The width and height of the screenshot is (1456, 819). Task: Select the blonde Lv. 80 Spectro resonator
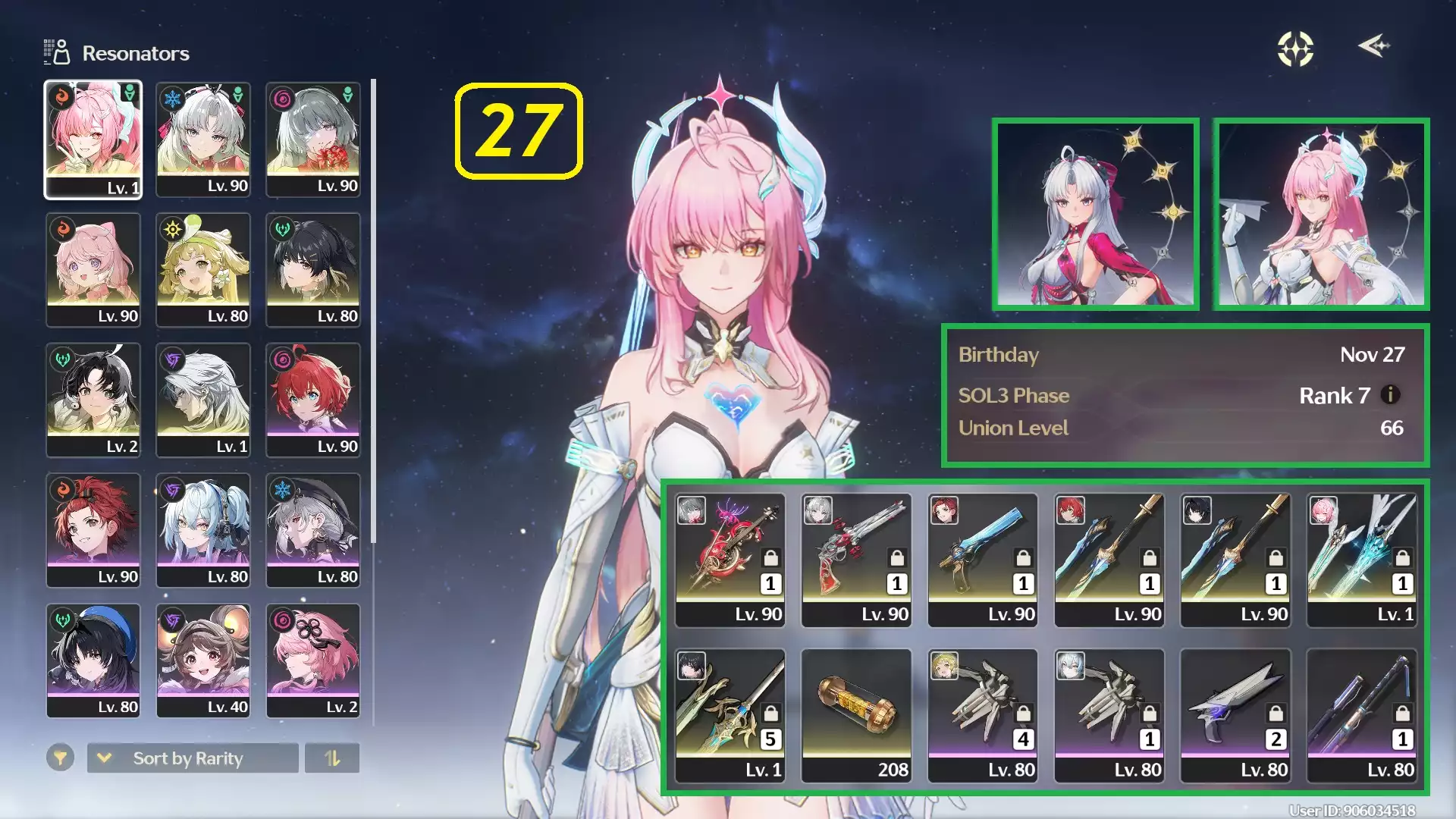coord(203,269)
